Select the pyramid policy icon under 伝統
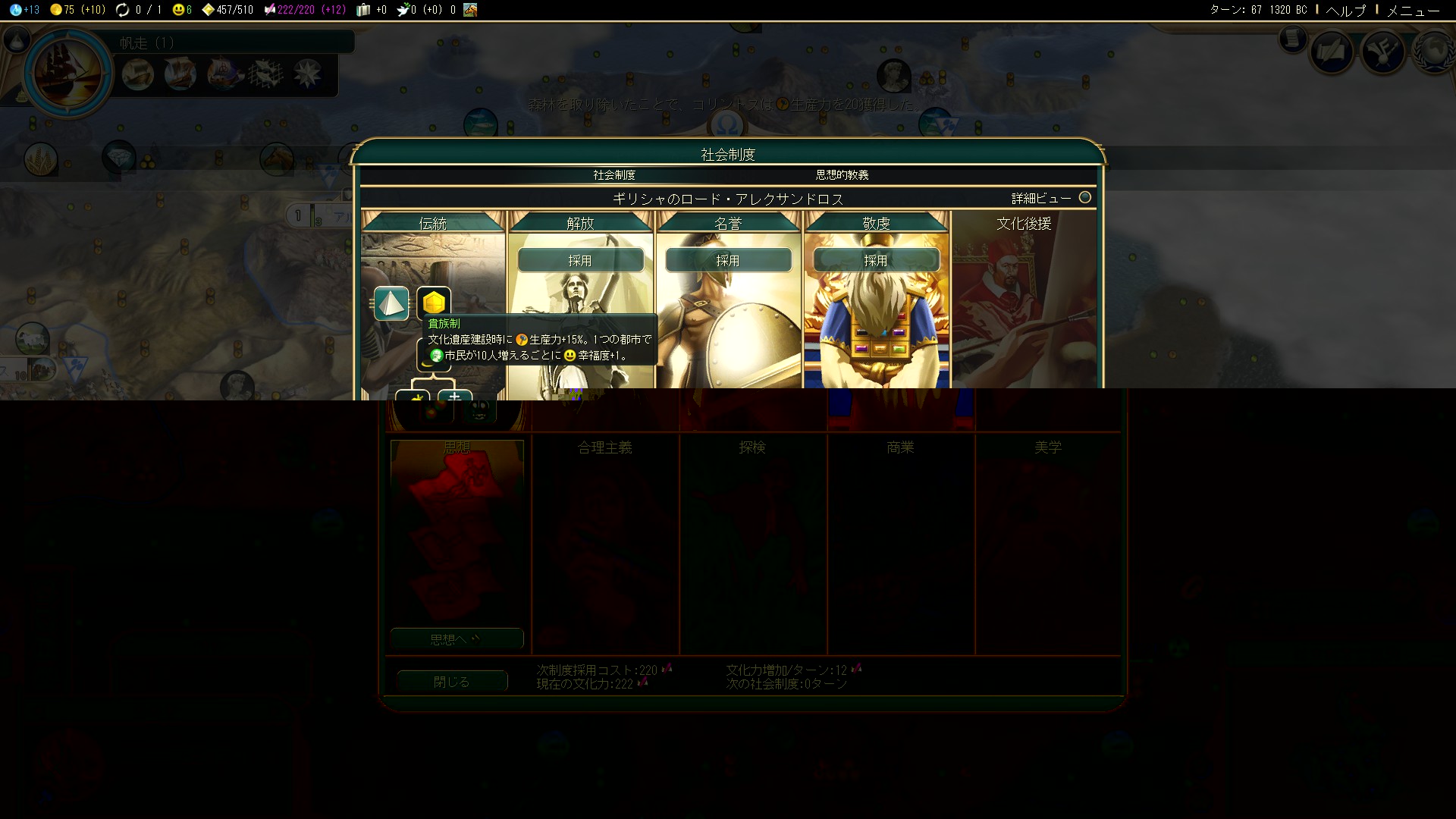This screenshot has width=1456, height=819. pyautogui.click(x=391, y=303)
